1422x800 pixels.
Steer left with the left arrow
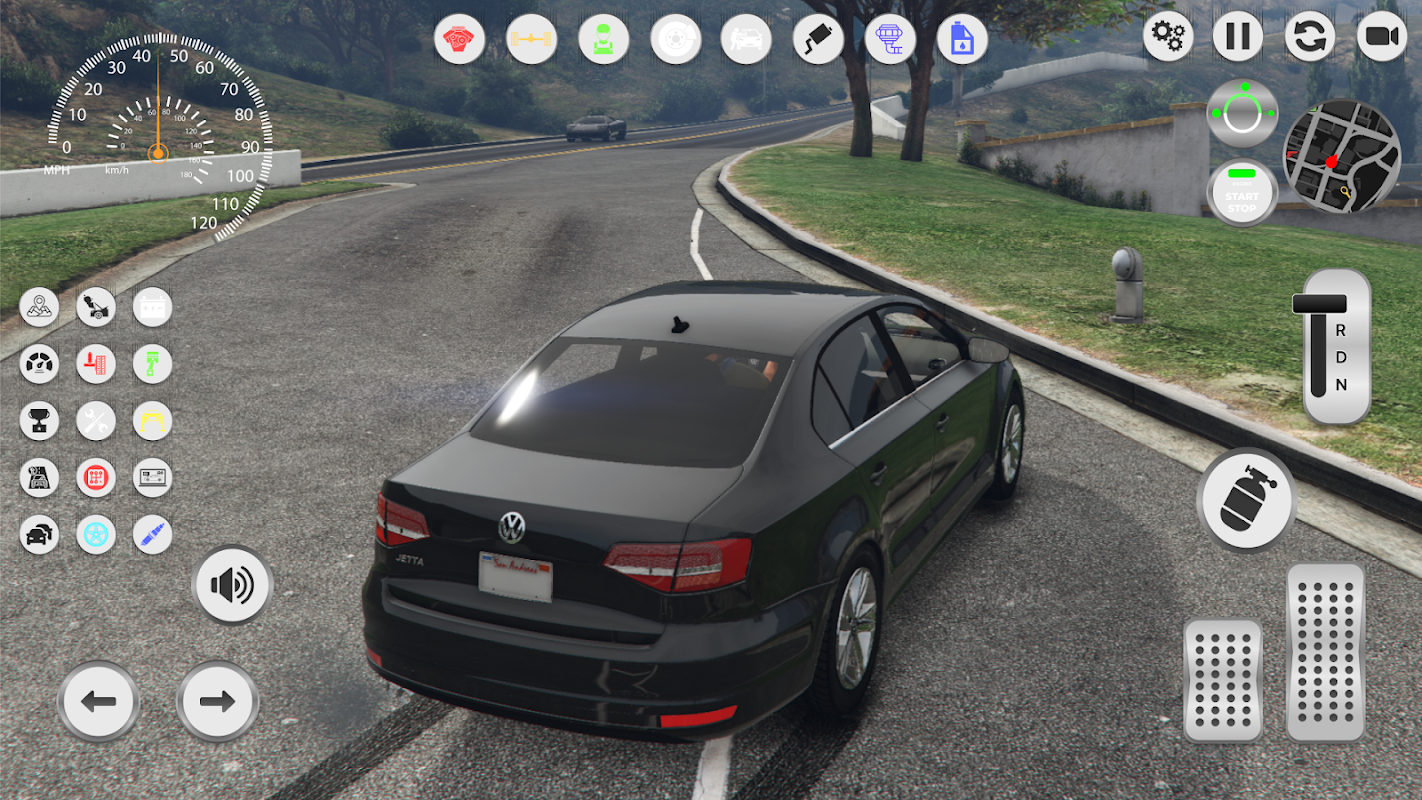[x=98, y=701]
